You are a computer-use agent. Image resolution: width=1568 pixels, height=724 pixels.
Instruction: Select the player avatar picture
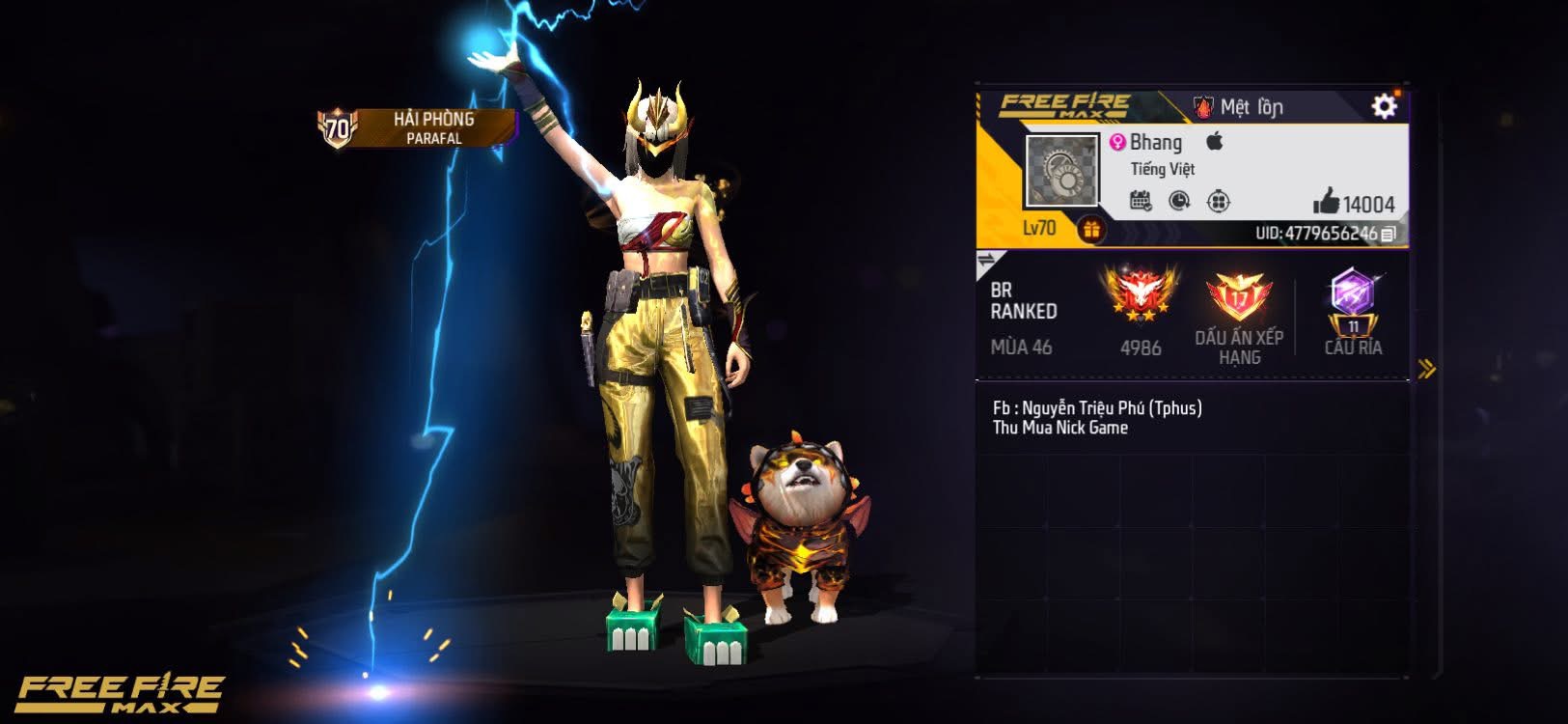tap(1061, 171)
